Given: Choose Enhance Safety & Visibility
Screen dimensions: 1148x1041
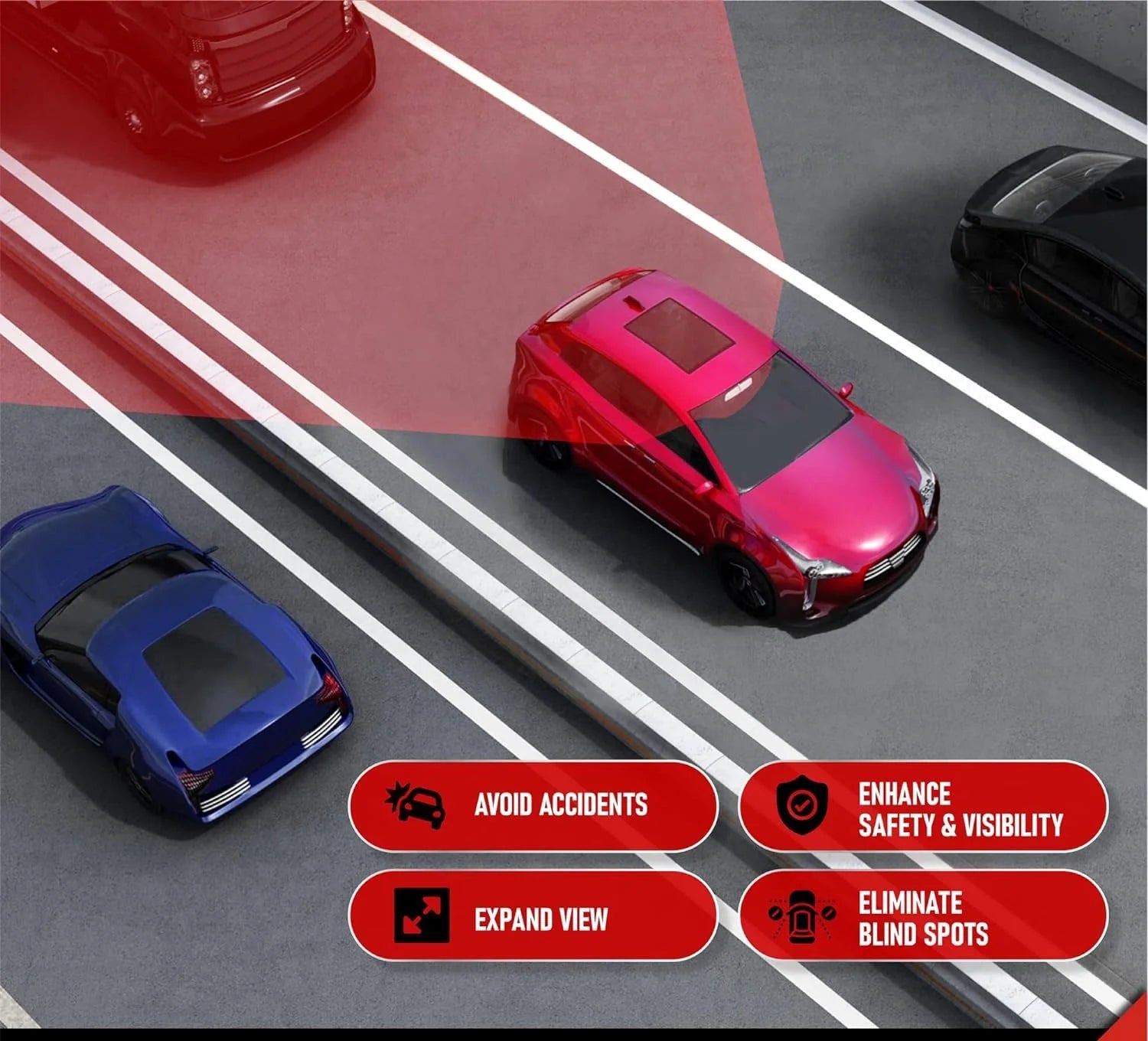Looking at the screenshot, I should [x=923, y=808].
